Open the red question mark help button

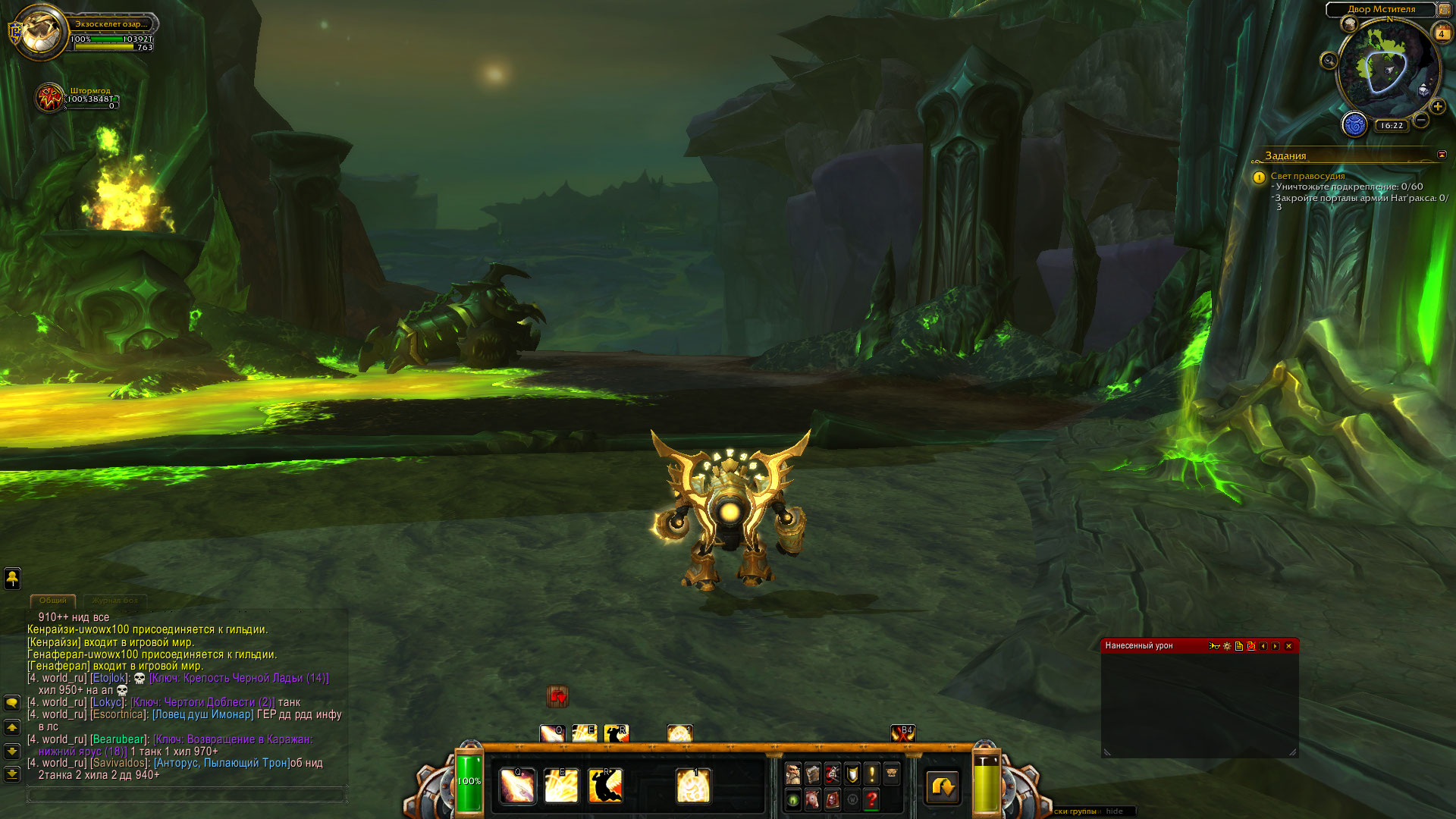click(x=871, y=799)
